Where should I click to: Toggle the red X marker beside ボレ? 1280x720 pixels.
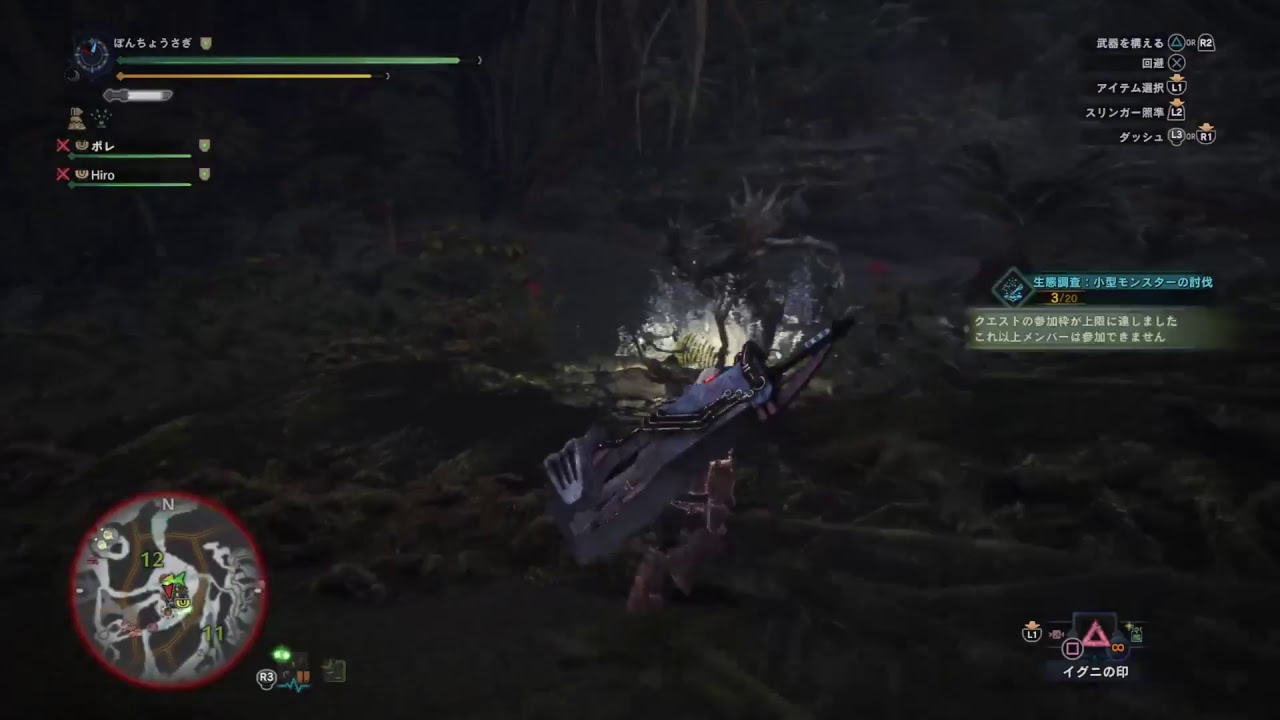(x=62, y=146)
